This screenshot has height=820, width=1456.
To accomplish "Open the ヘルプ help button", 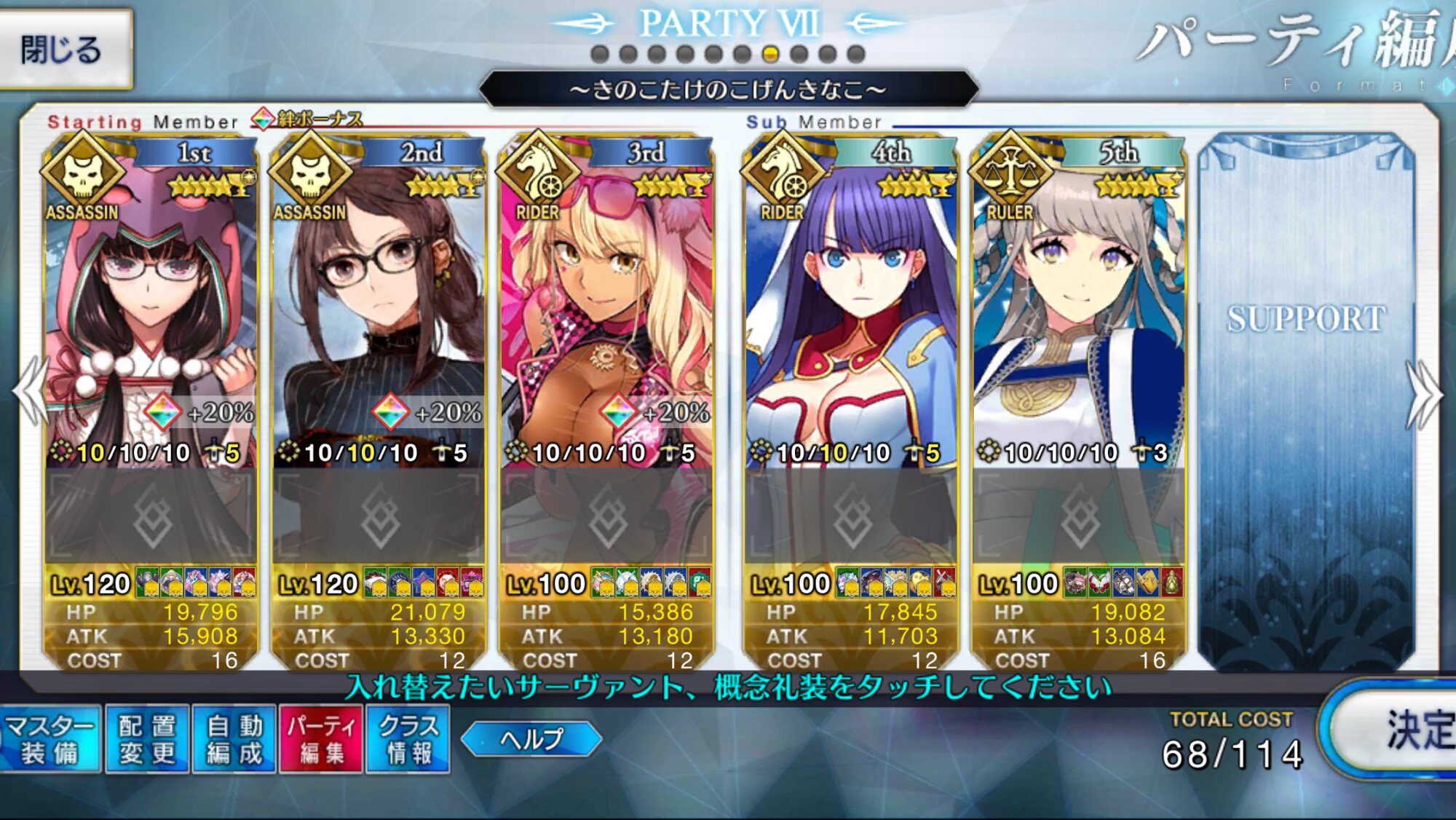I will [531, 739].
